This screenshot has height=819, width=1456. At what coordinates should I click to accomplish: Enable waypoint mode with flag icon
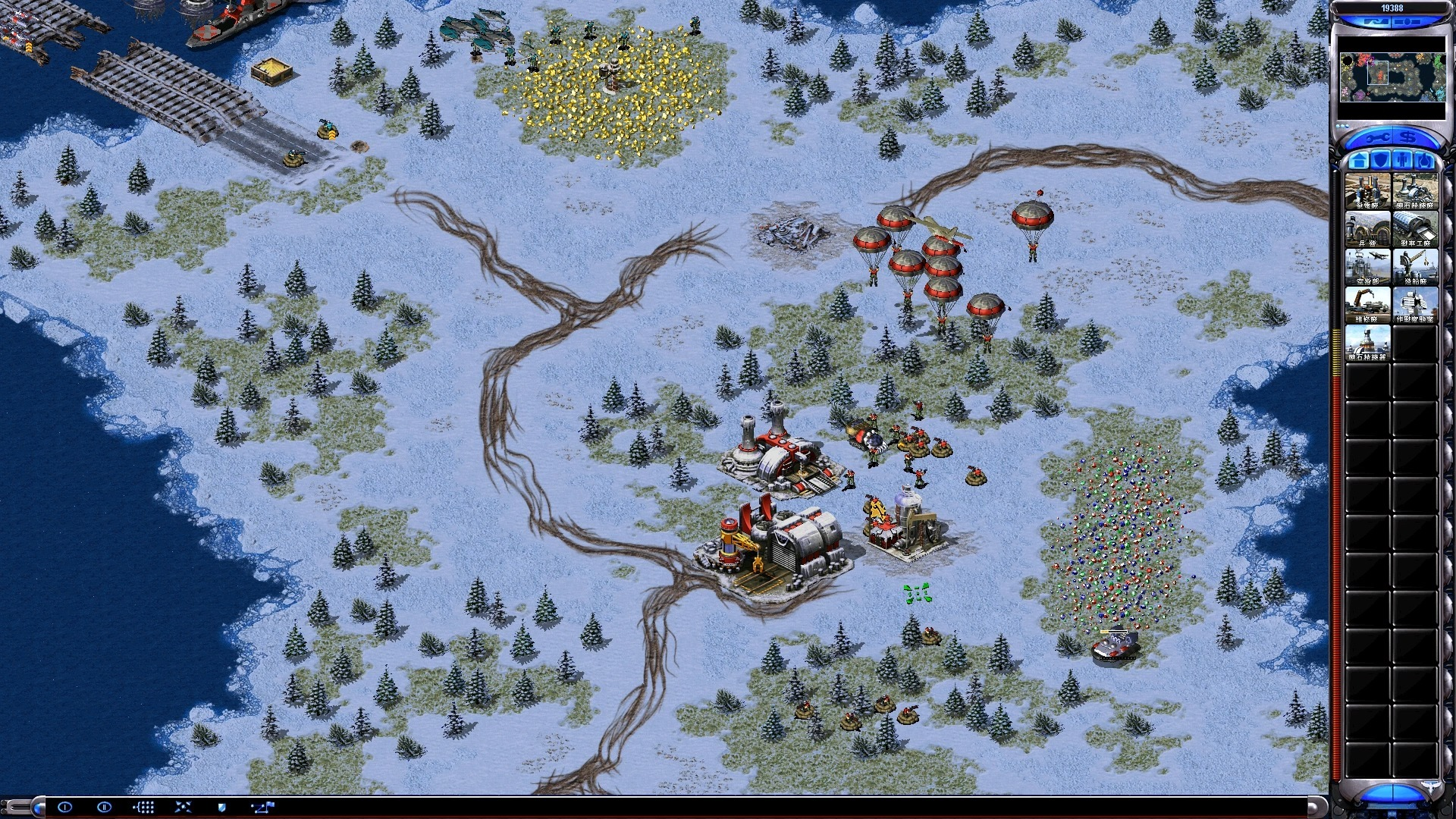click(x=262, y=807)
